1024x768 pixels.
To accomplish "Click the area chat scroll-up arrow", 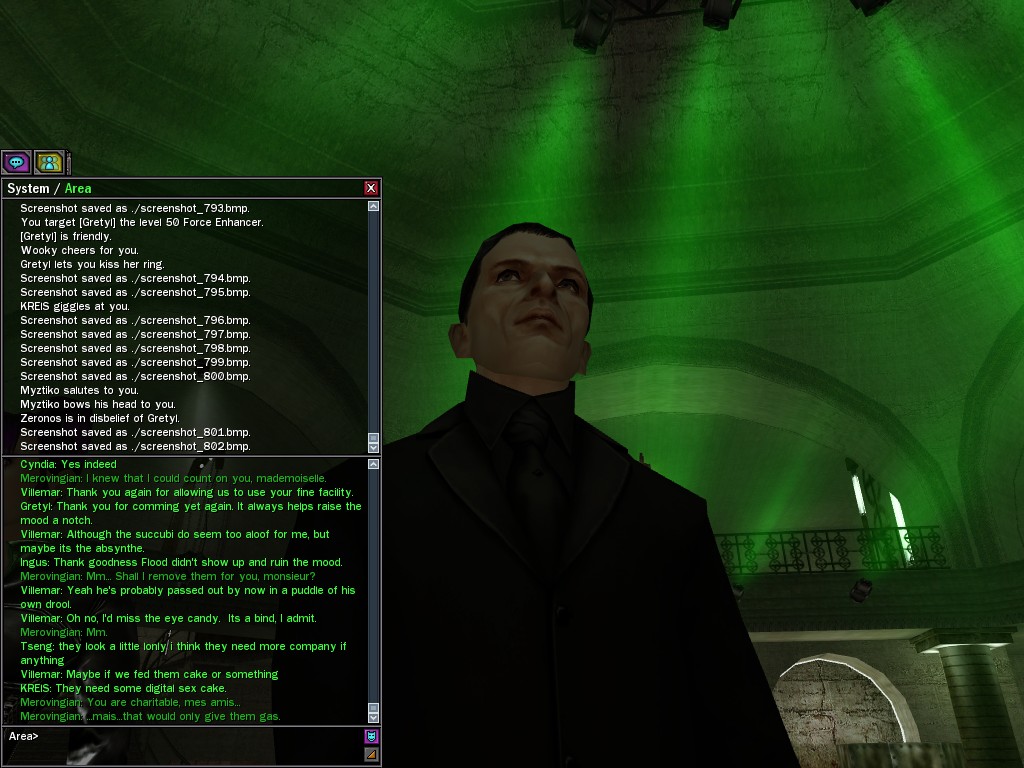I will [374, 464].
